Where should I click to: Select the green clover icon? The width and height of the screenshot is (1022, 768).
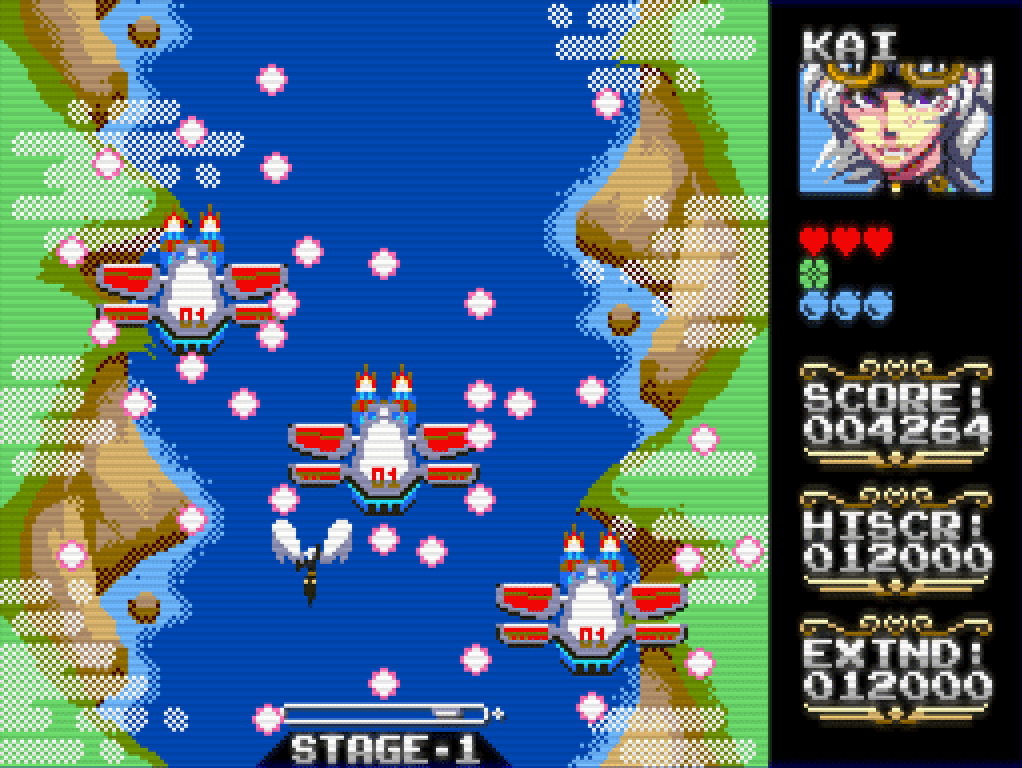point(815,272)
